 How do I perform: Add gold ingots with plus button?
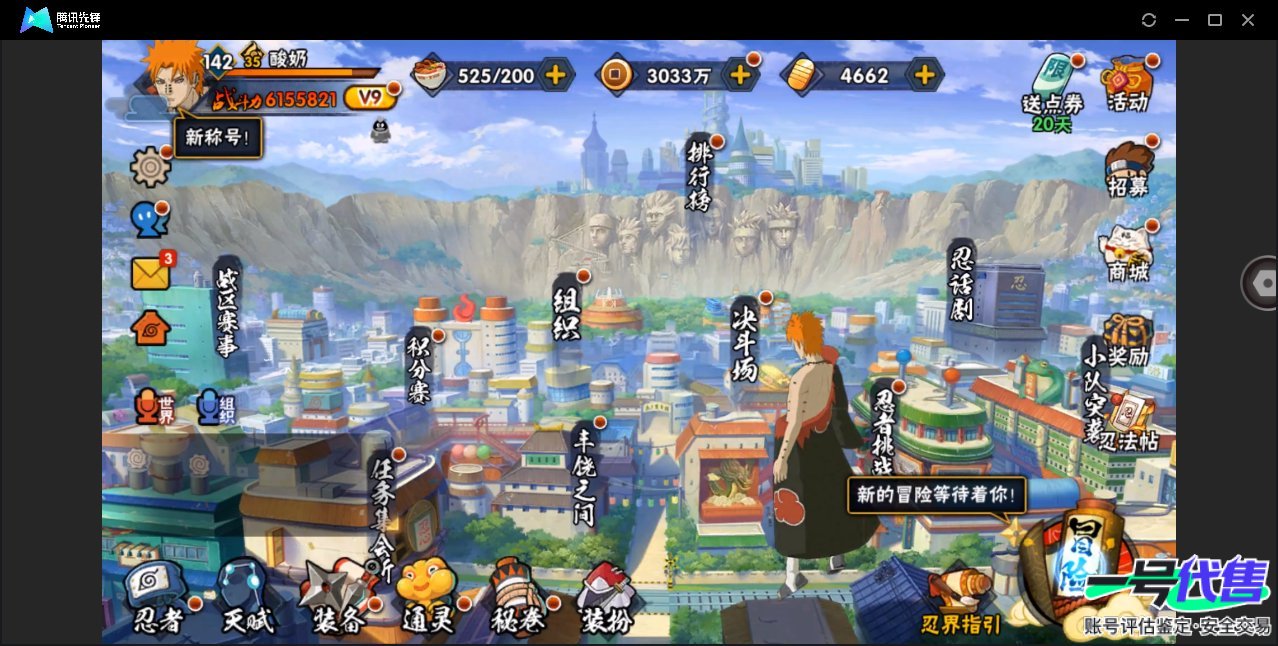925,74
